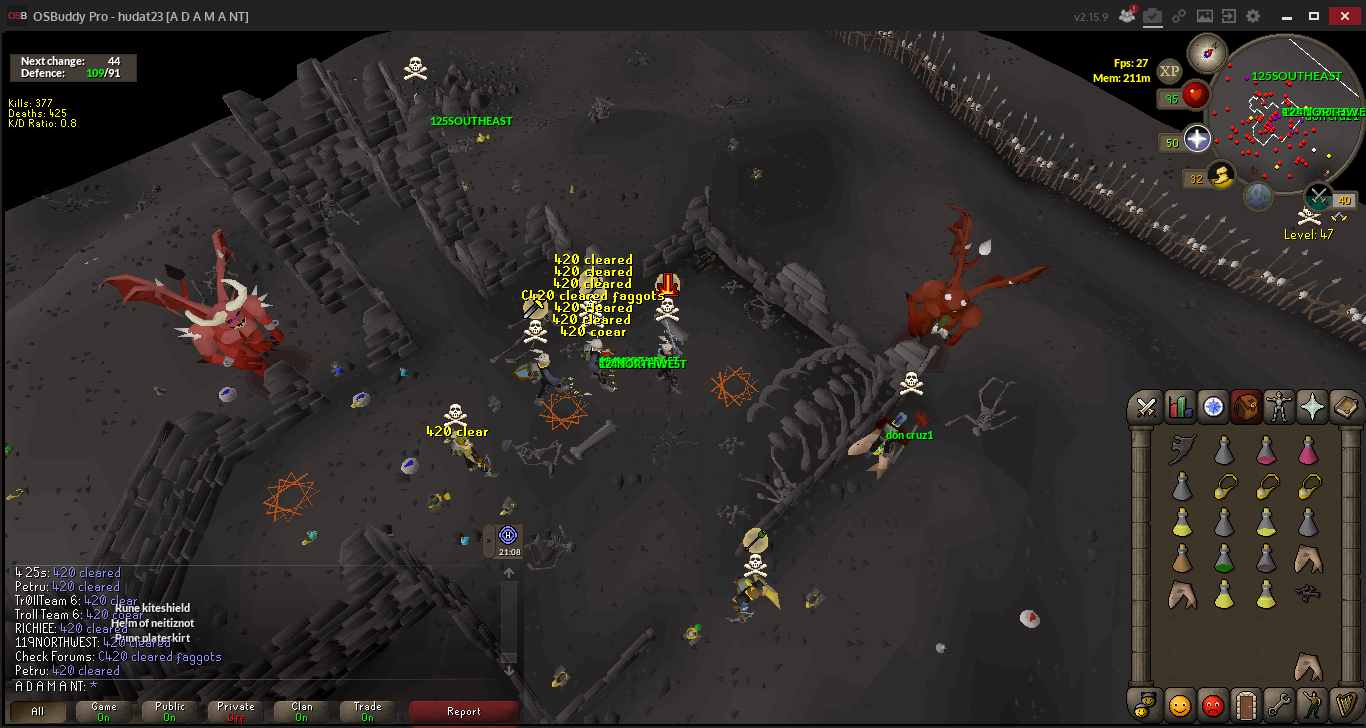Viewport: 1366px width, 728px height.
Task: Select the Clan chat tab
Action: 302,711
